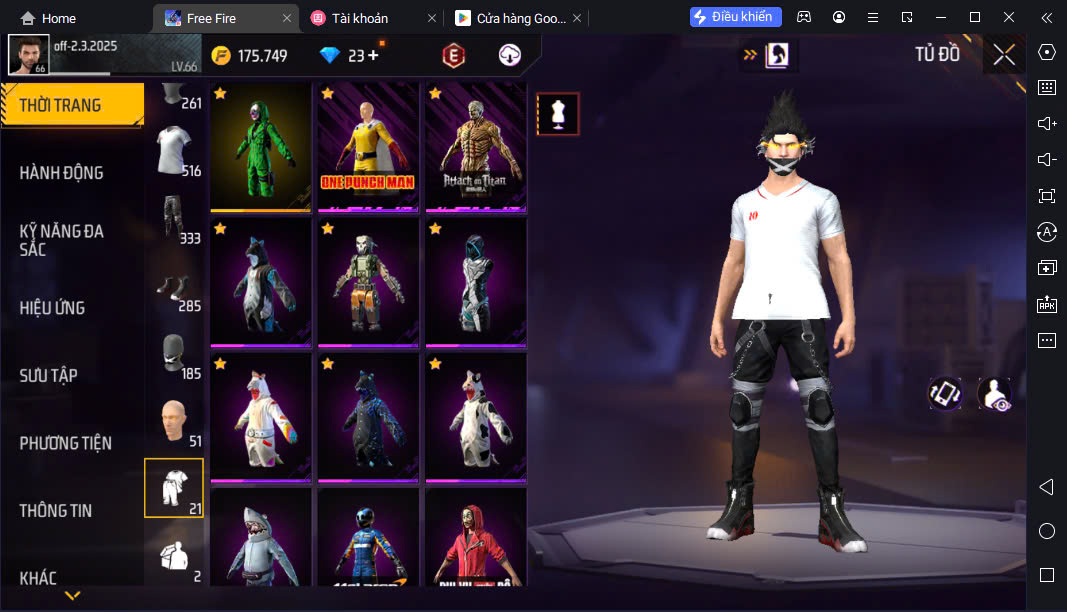Equip the One Punch Man outfit

(368, 147)
